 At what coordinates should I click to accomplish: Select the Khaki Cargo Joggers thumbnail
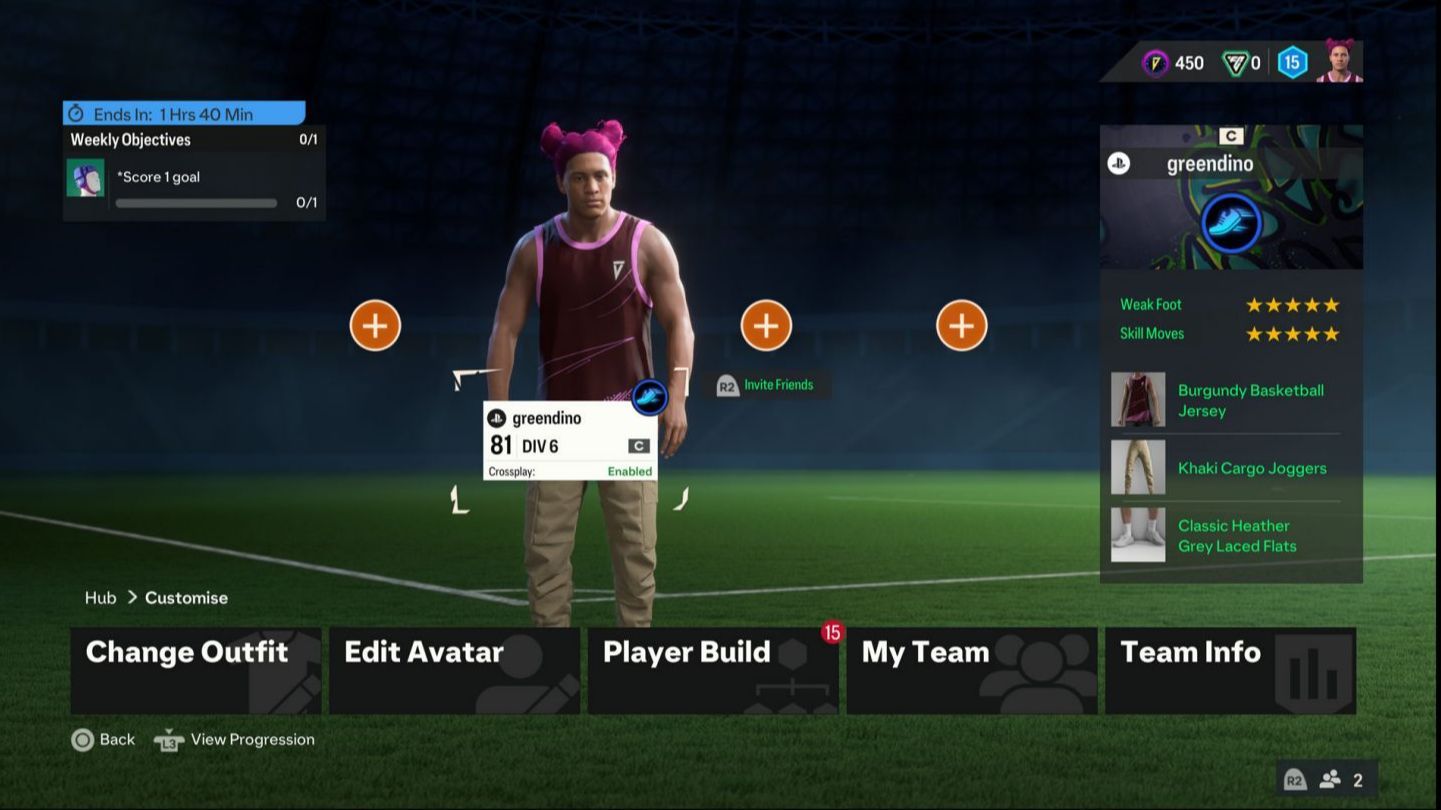coord(1137,467)
